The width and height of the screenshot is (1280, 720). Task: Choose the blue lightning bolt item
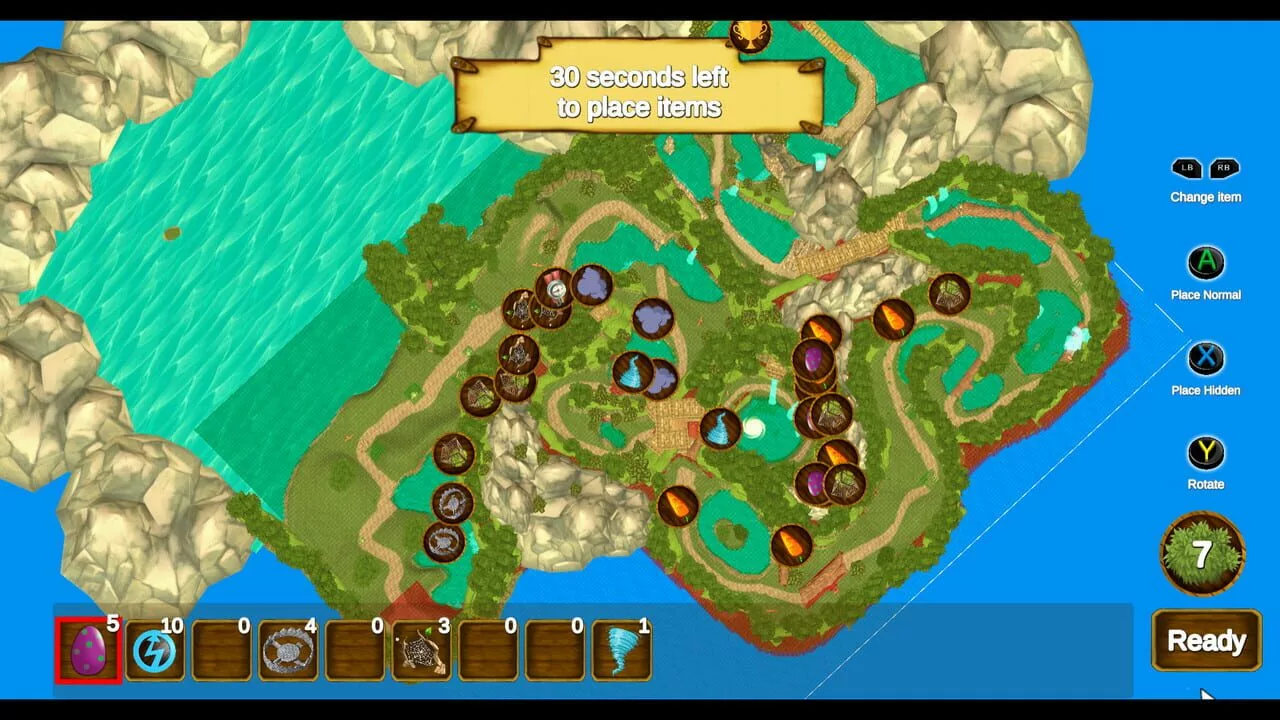click(155, 650)
